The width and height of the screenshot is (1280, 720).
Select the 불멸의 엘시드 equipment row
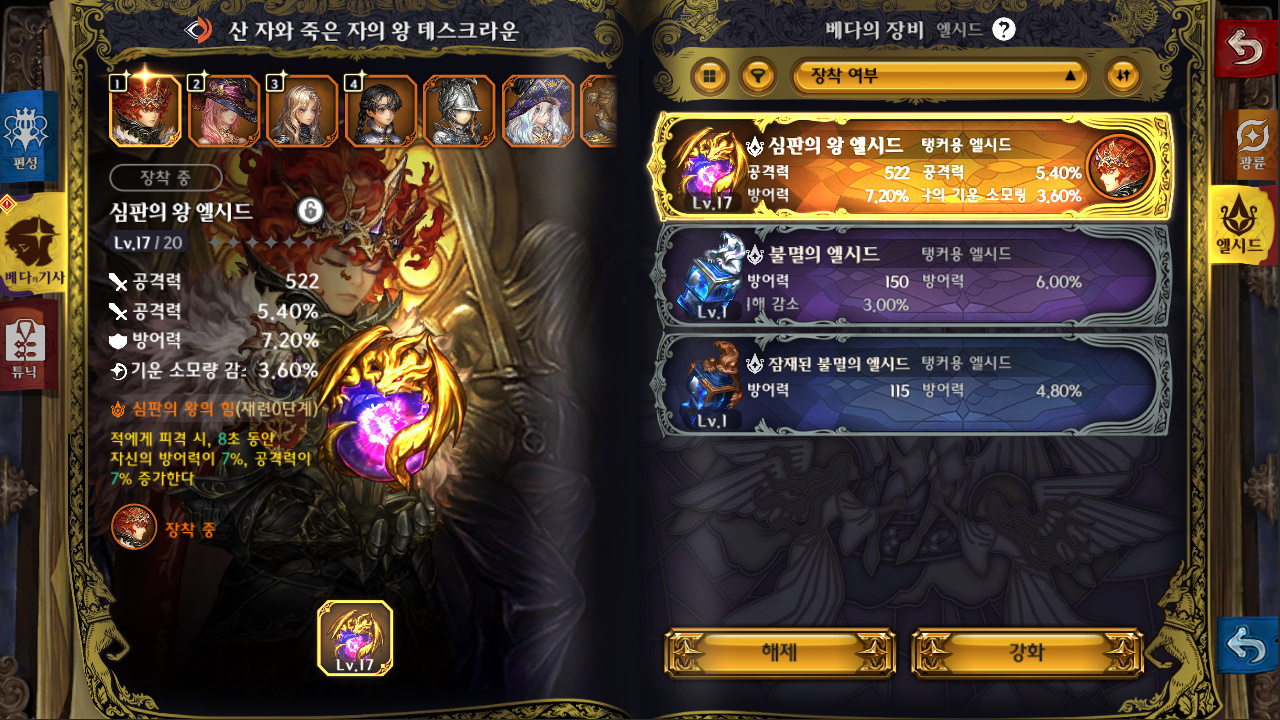click(910, 273)
